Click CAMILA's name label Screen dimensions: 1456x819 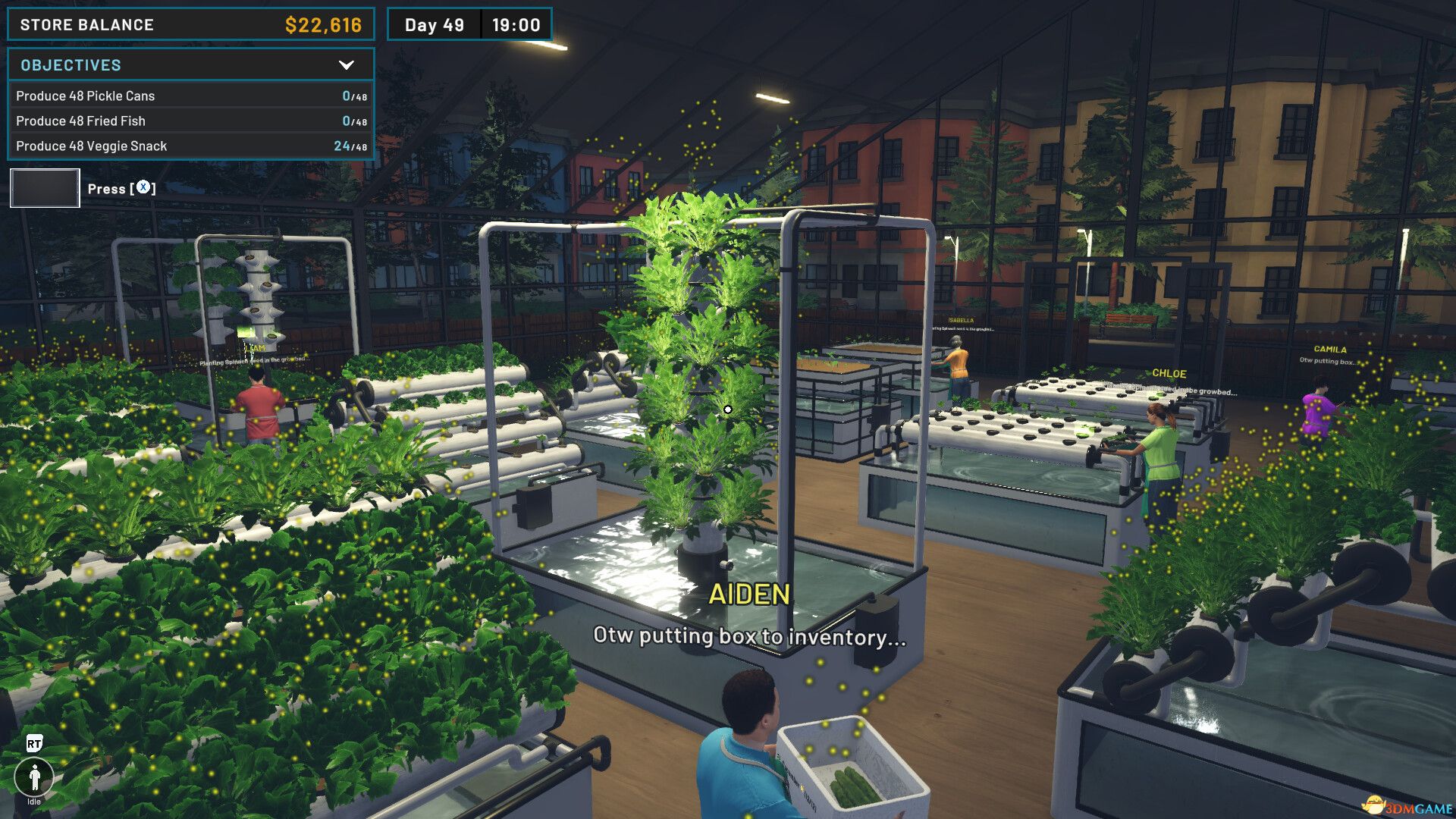pos(1332,348)
